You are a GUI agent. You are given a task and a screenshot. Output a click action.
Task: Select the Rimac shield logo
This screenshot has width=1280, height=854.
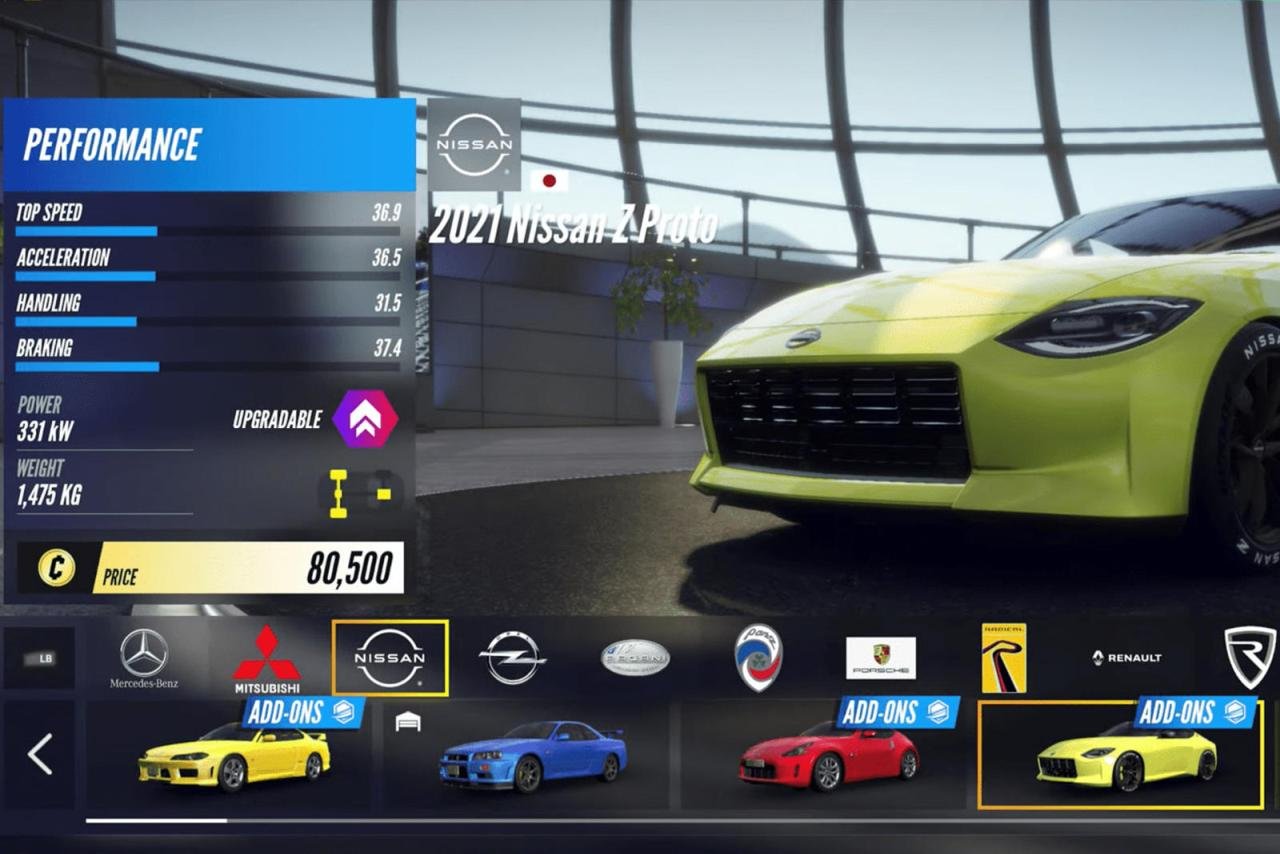[1250, 658]
